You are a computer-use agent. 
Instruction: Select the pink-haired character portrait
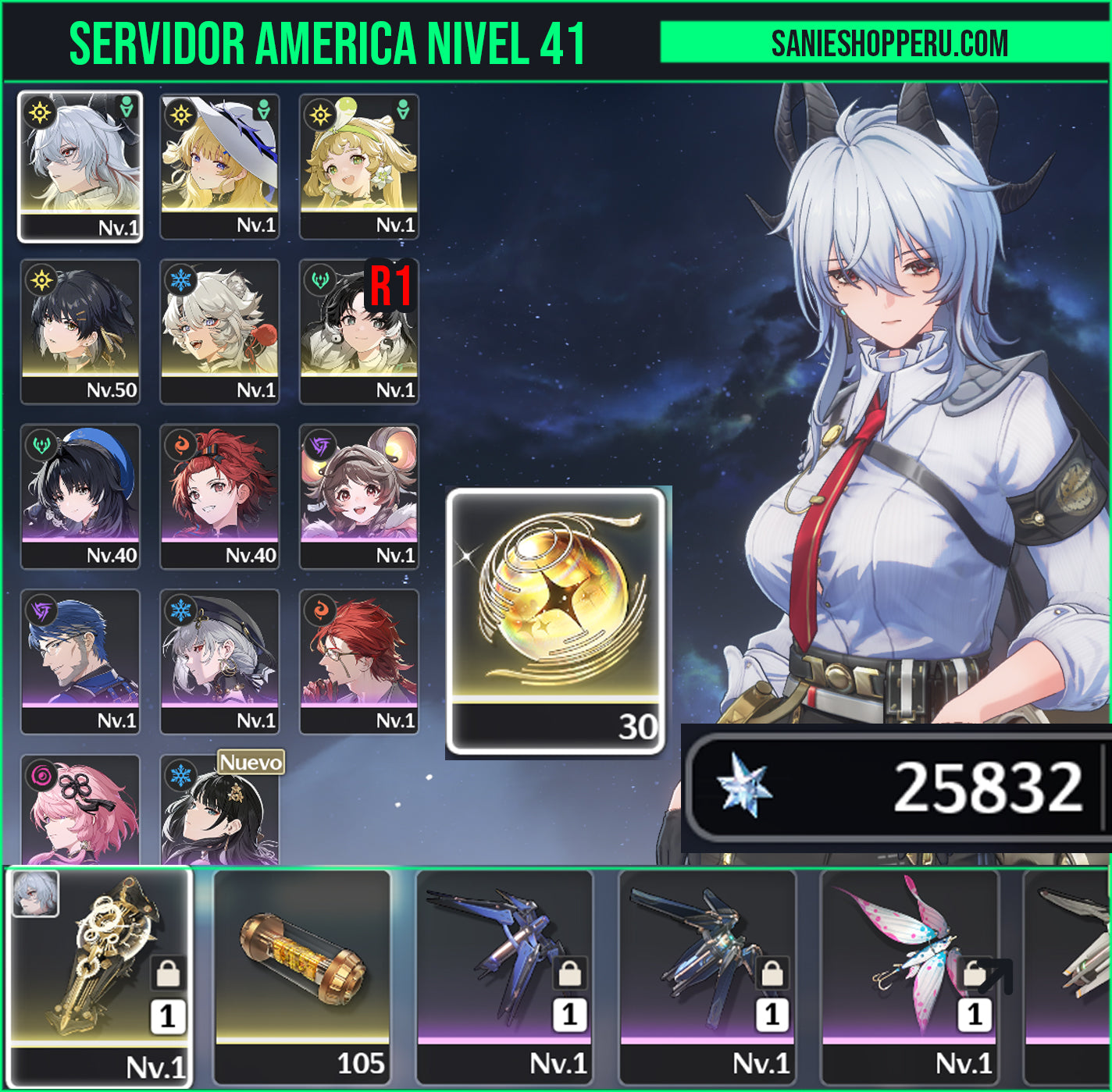[80, 809]
